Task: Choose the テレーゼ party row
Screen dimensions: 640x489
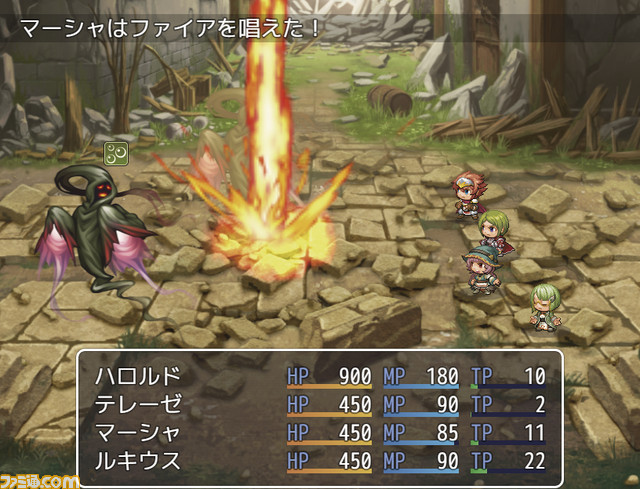Action: 138,406
